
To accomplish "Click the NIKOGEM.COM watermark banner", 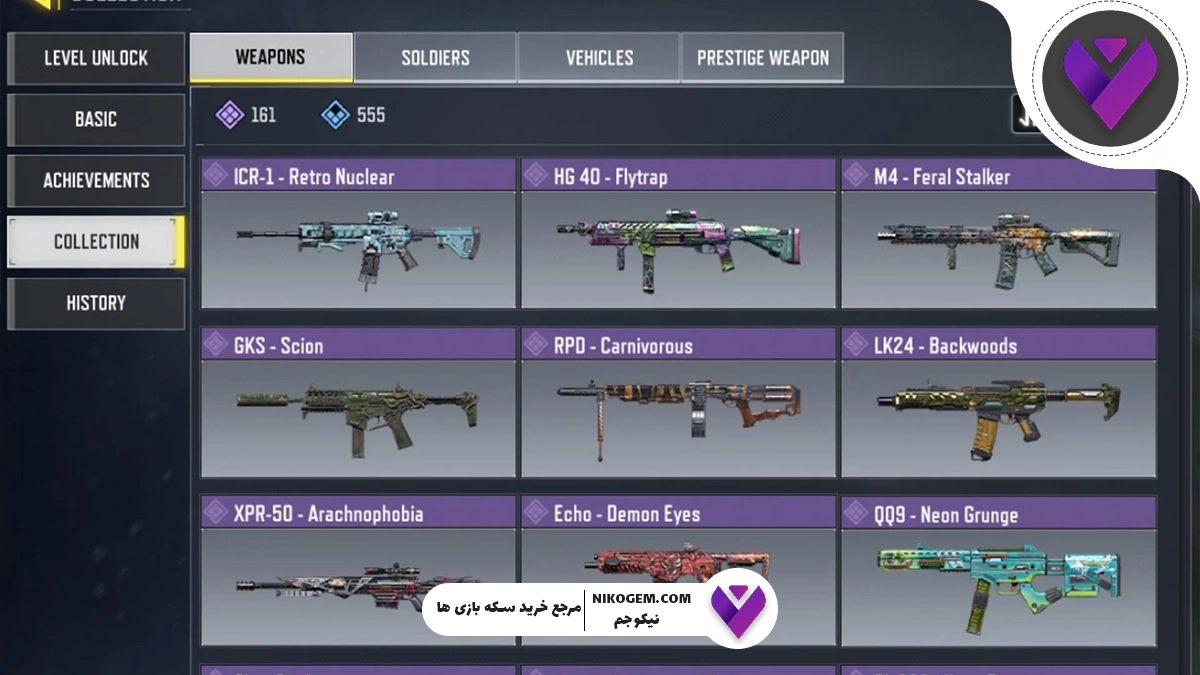I will coord(600,609).
